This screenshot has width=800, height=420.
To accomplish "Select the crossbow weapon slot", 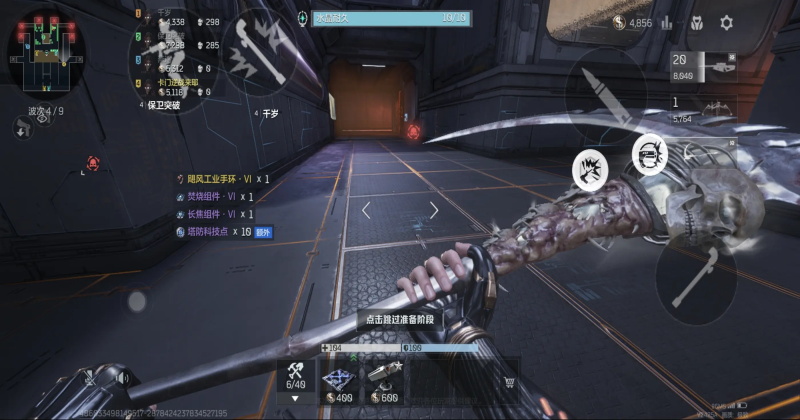I will 704,109.
